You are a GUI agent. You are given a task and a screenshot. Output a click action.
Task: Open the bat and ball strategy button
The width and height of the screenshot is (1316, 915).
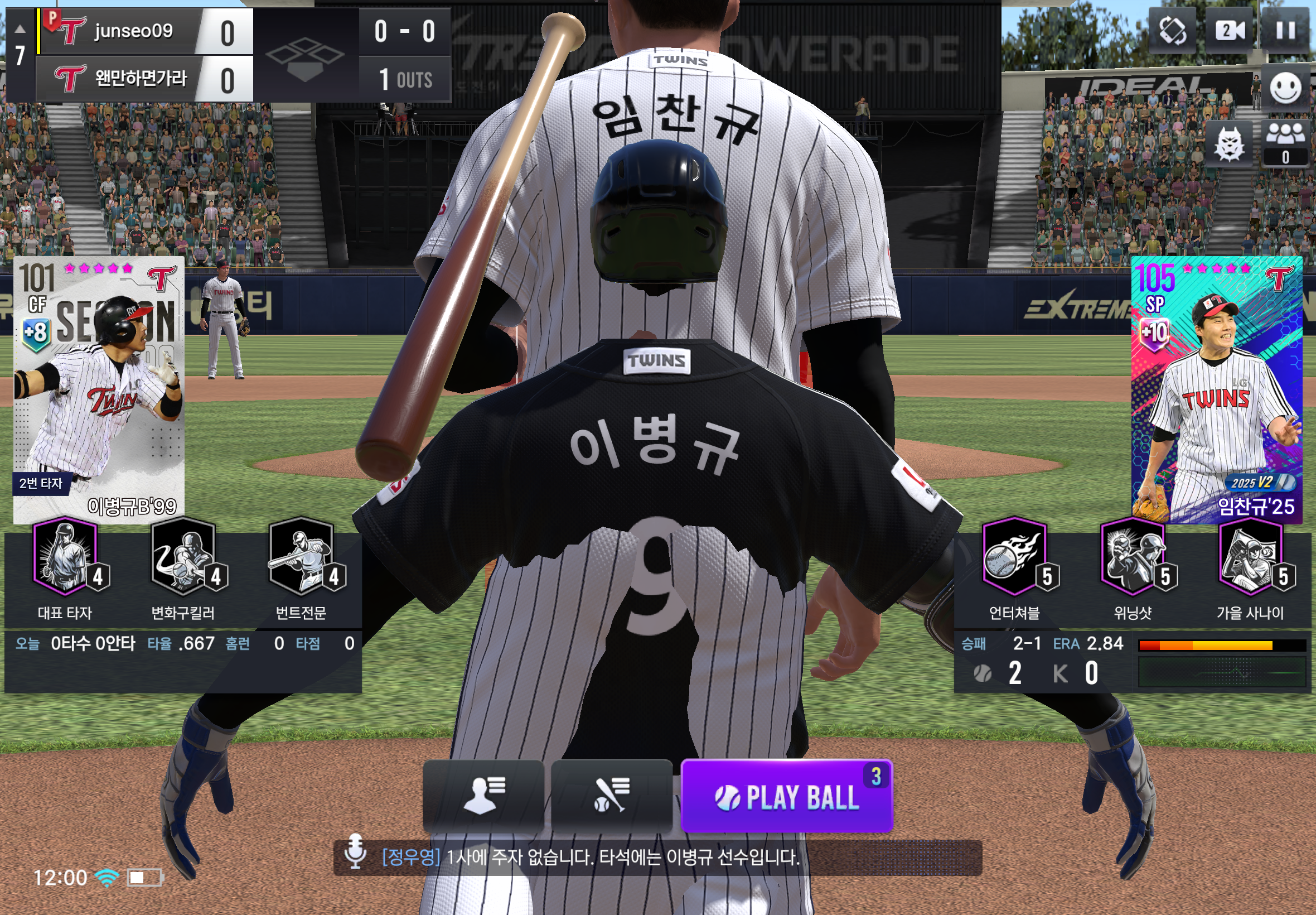click(x=611, y=795)
